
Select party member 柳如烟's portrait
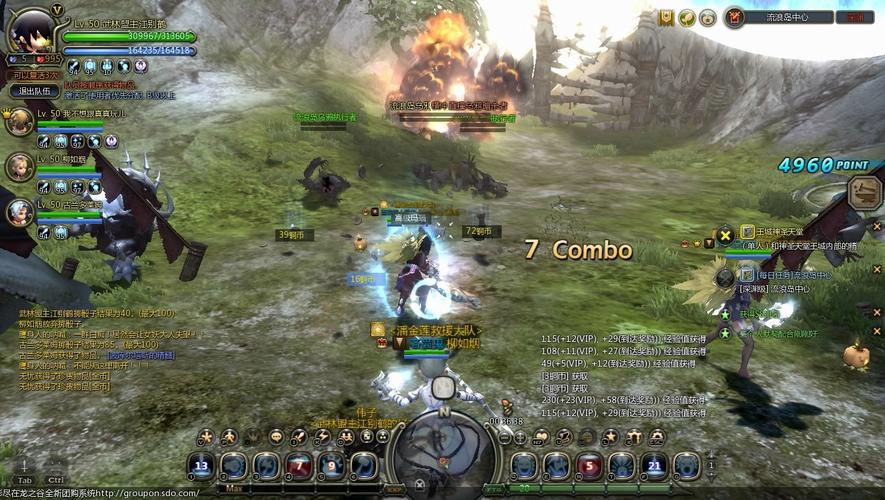click(x=19, y=167)
